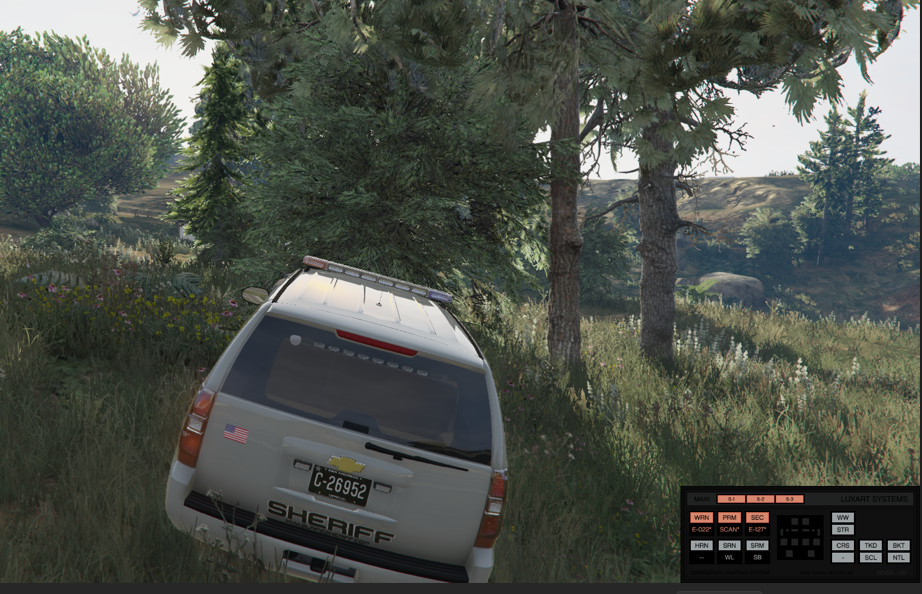Switch on the TKD takedown lights
Viewport: 922px width, 594px height.
tap(871, 545)
